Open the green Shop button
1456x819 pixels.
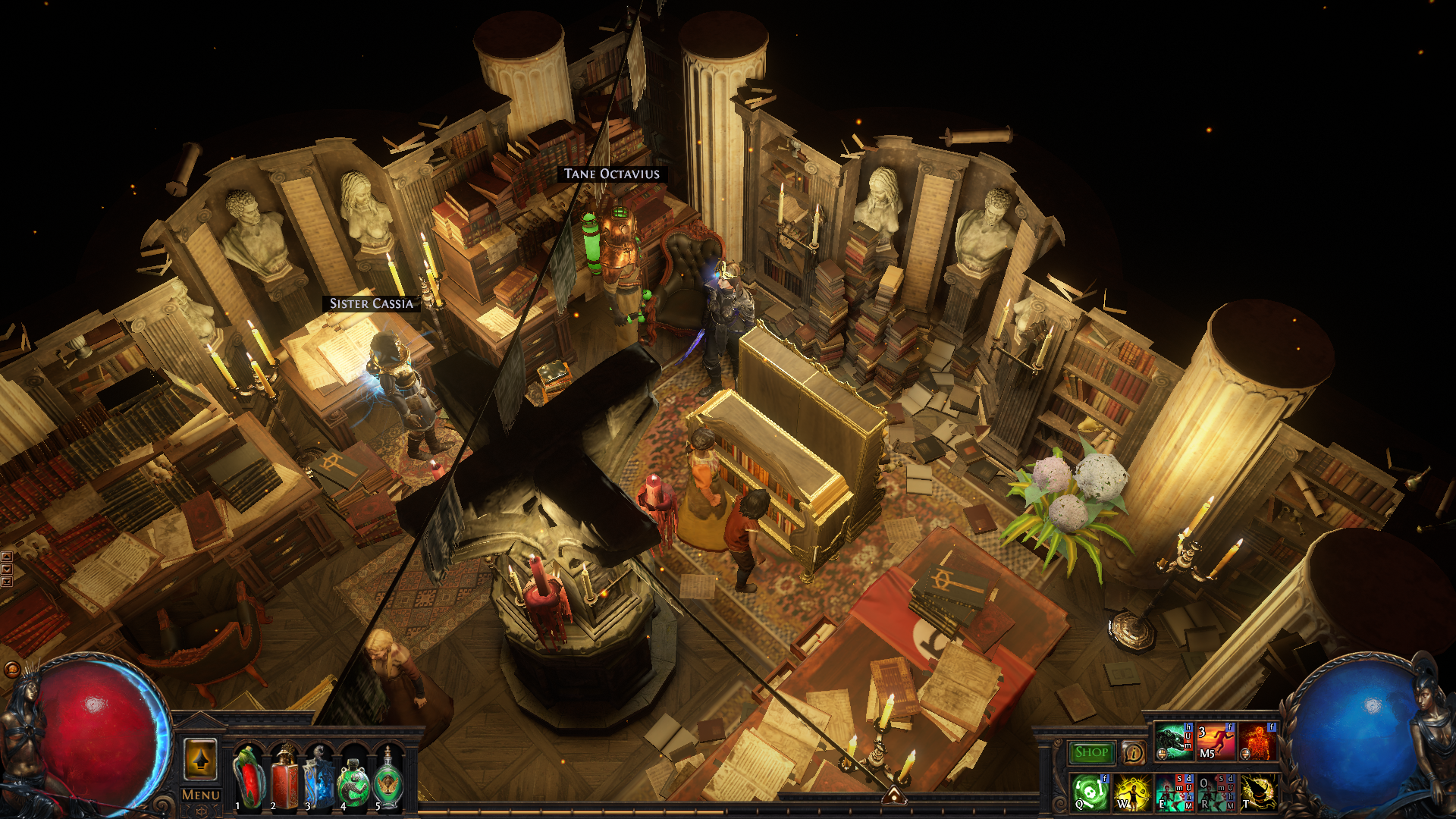click(x=1091, y=752)
